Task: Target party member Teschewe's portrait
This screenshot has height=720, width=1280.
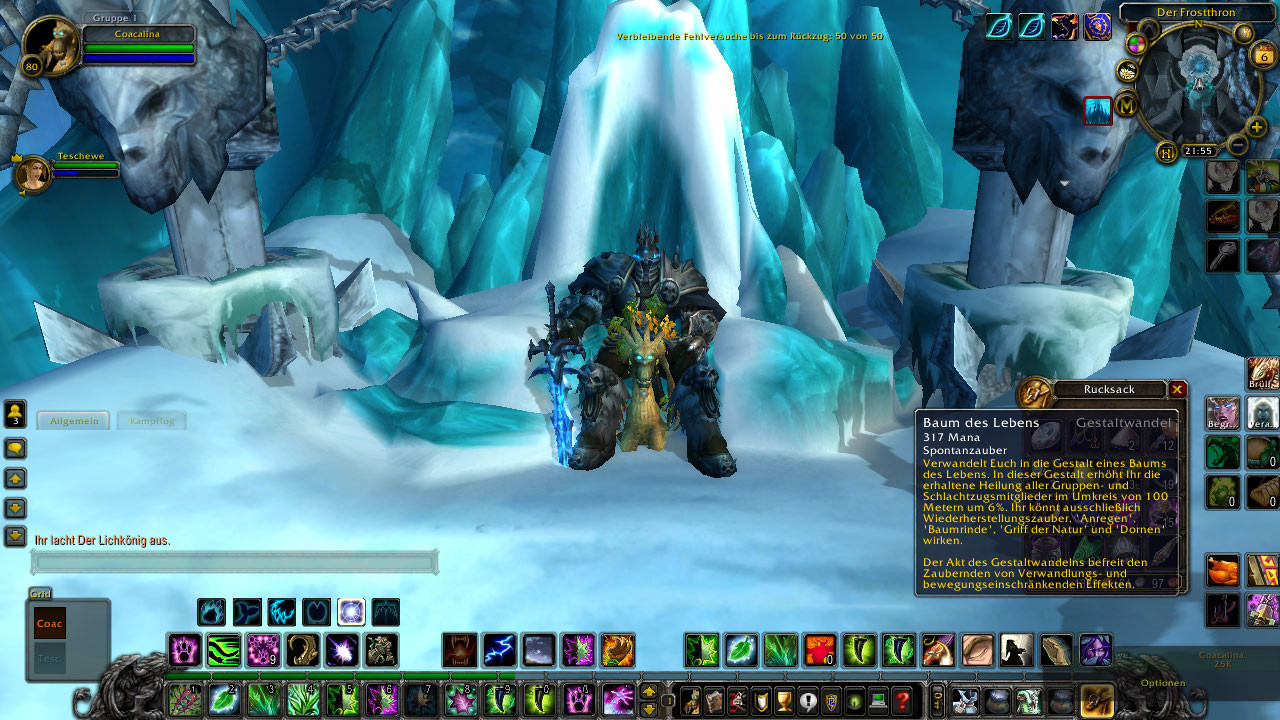Action: coord(33,175)
